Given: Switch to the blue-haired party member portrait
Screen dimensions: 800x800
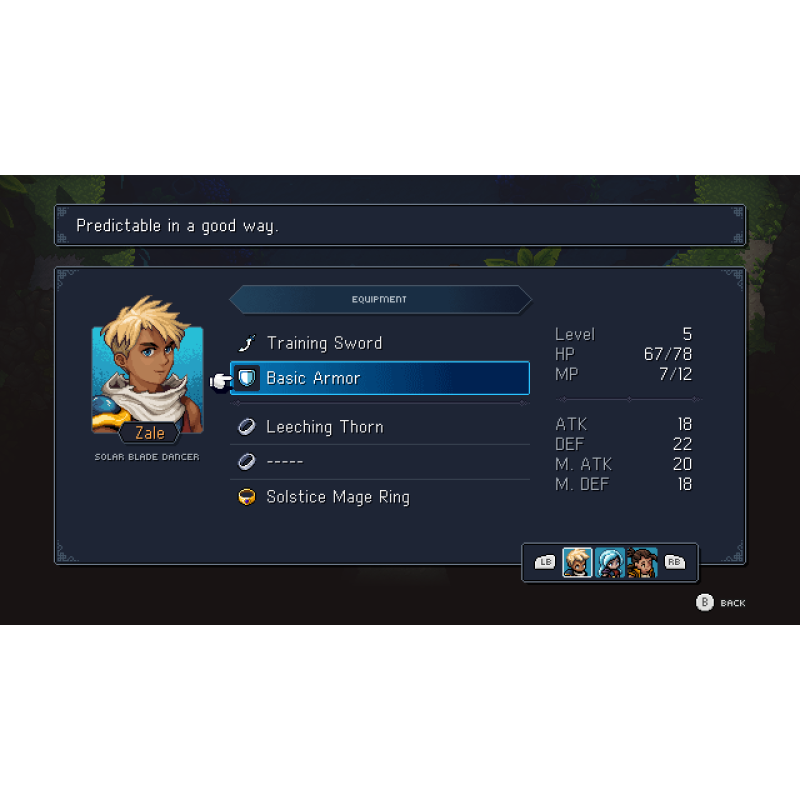Looking at the screenshot, I should [x=610, y=562].
